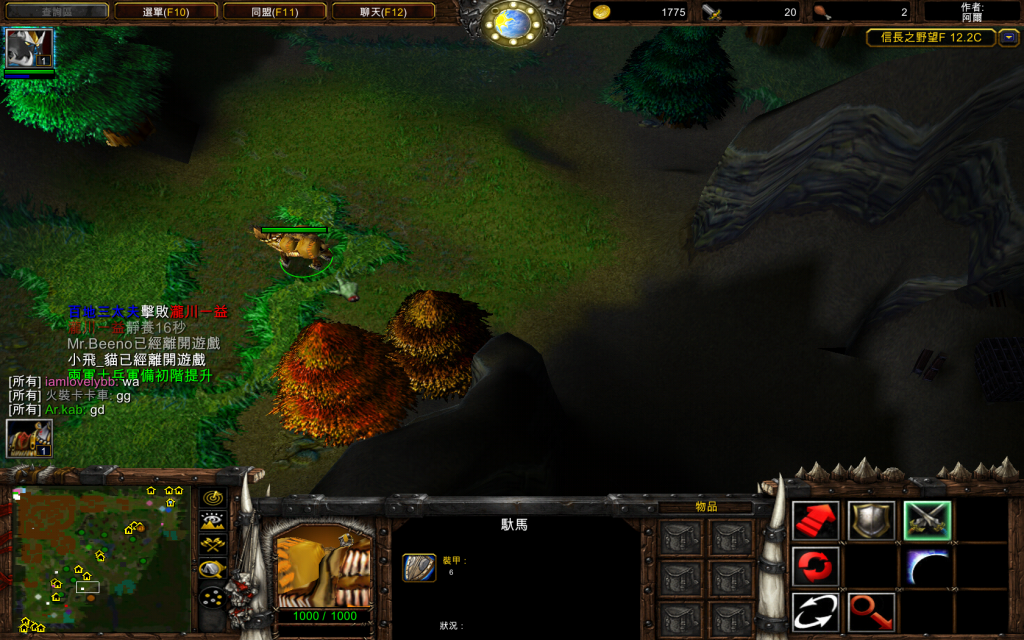
Task: Click the hero item icon above minimap
Action: 29,438
